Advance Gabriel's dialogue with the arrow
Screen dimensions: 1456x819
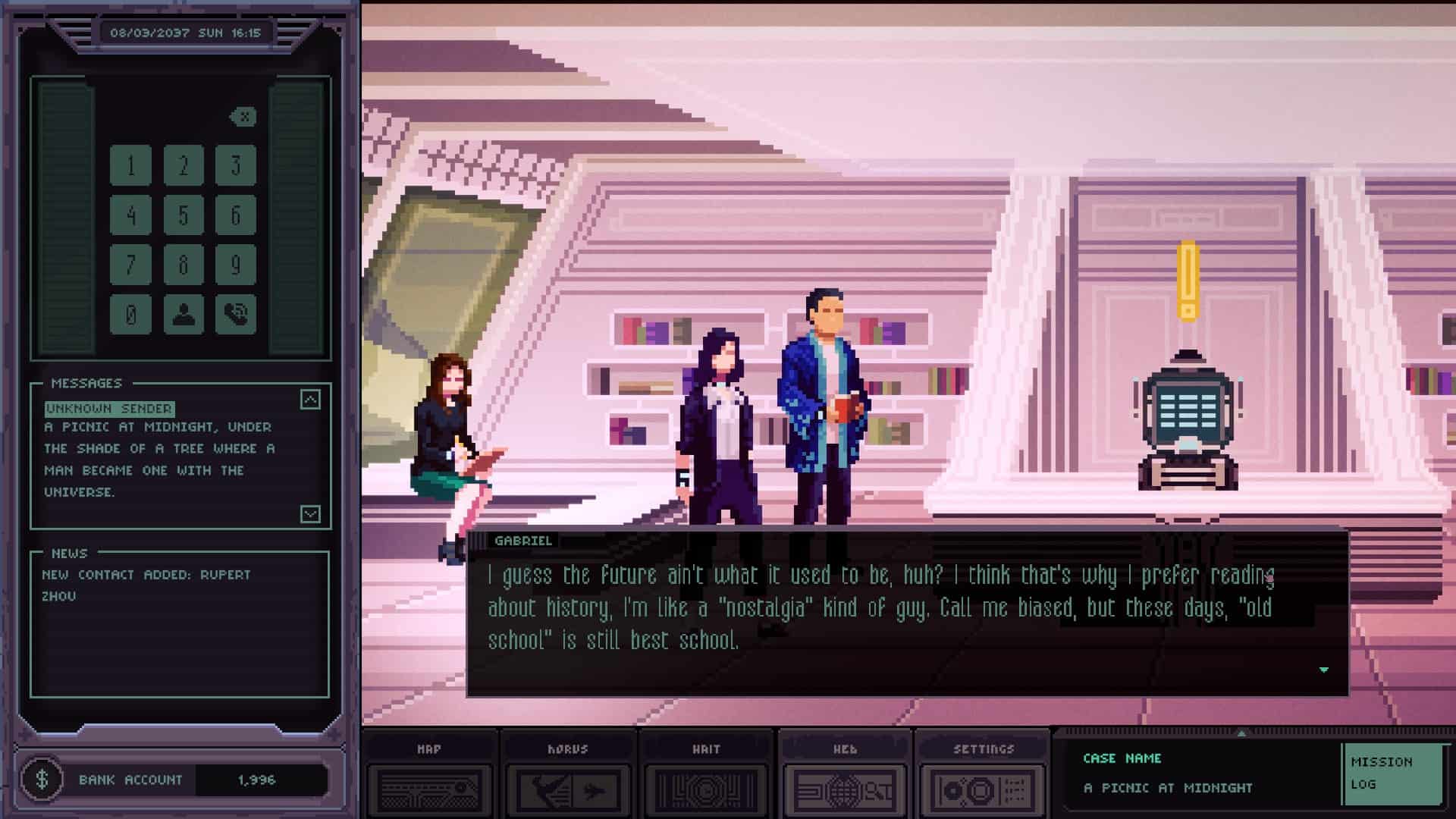pyautogui.click(x=1323, y=670)
